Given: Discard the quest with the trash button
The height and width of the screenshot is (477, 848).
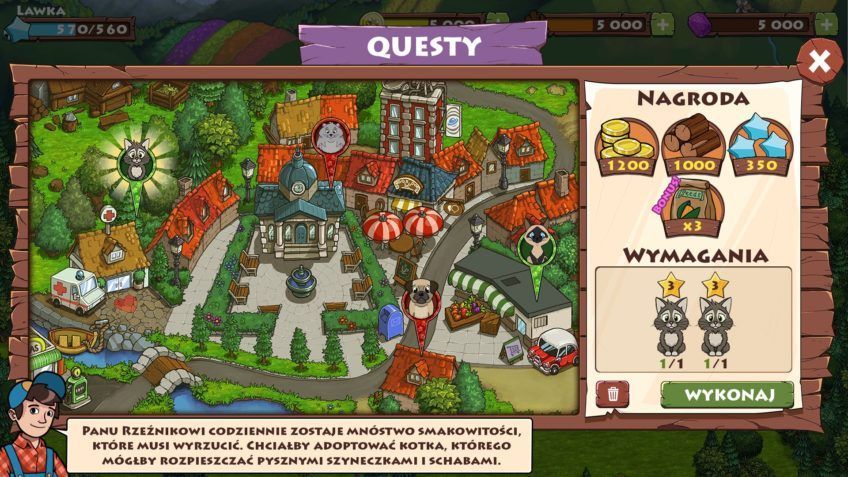Looking at the screenshot, I should point(612,394).
